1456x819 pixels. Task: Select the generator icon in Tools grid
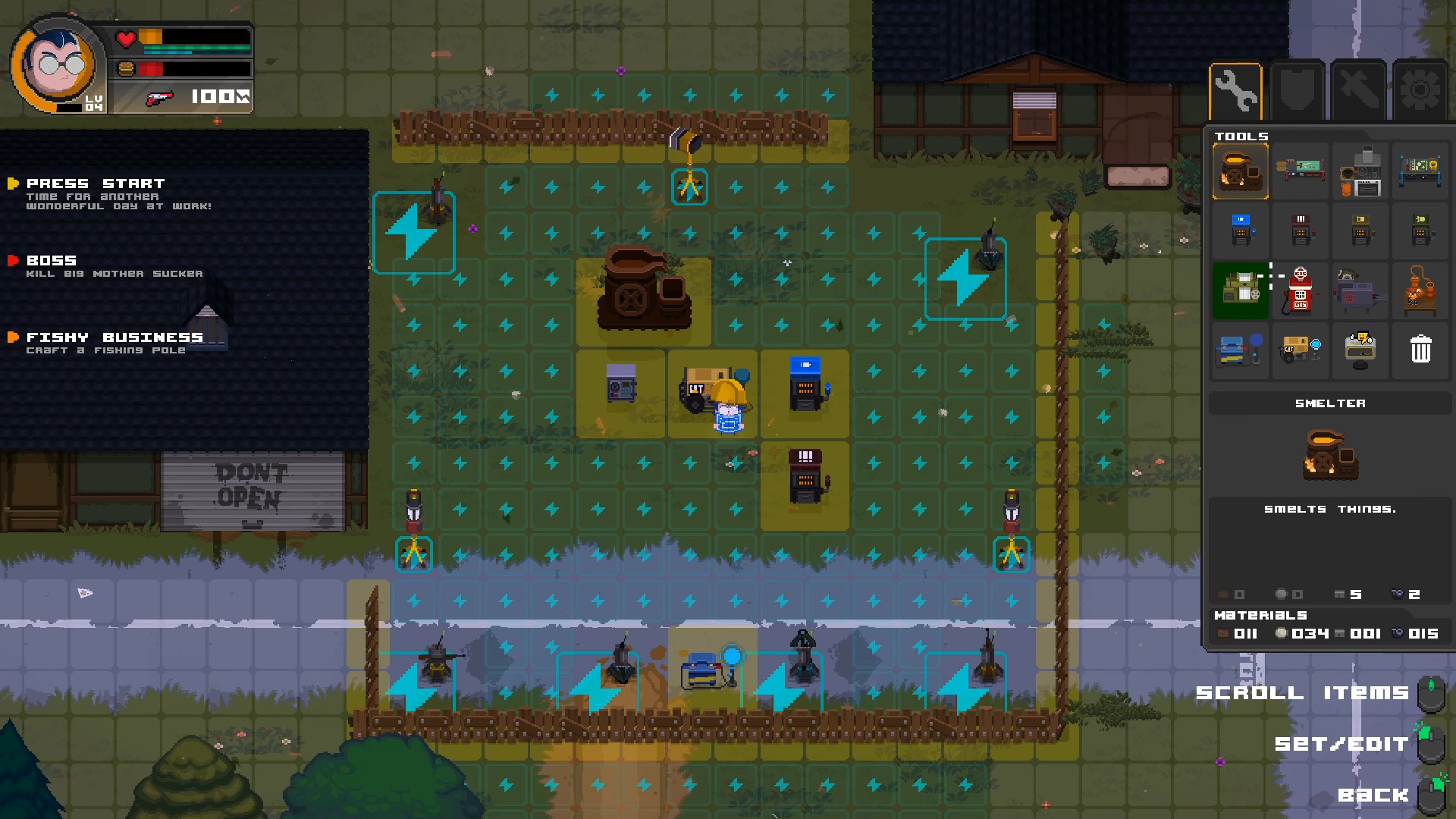(x=1300, y=350)
